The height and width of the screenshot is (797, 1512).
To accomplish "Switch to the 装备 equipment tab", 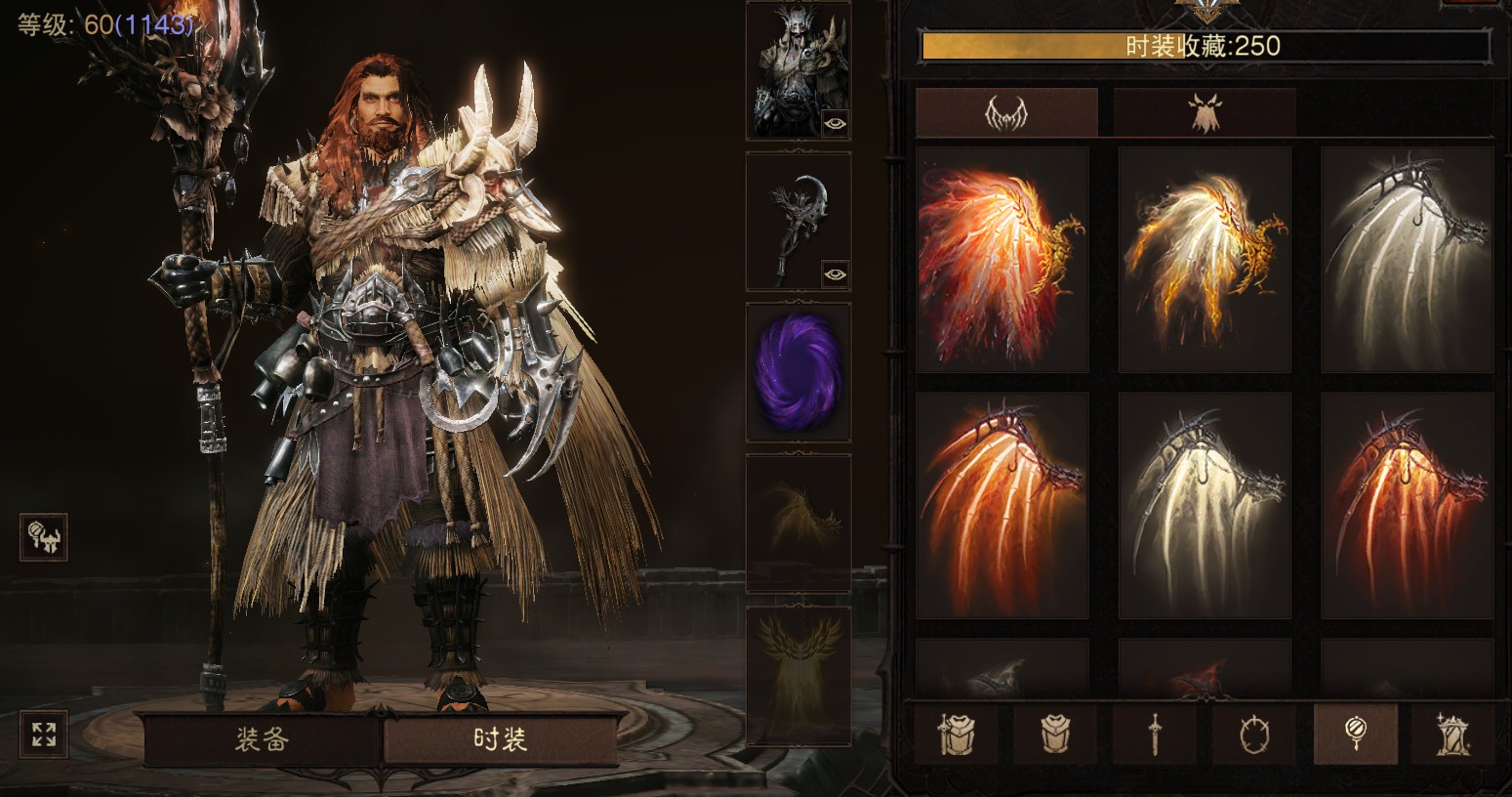I will (262, 739).
